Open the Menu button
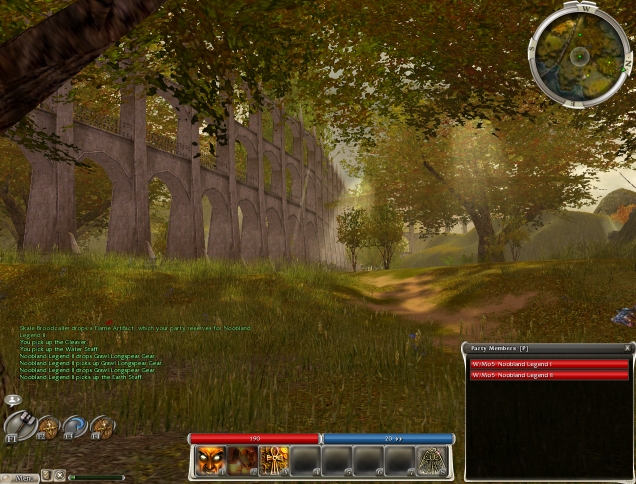 coord(20,477)
